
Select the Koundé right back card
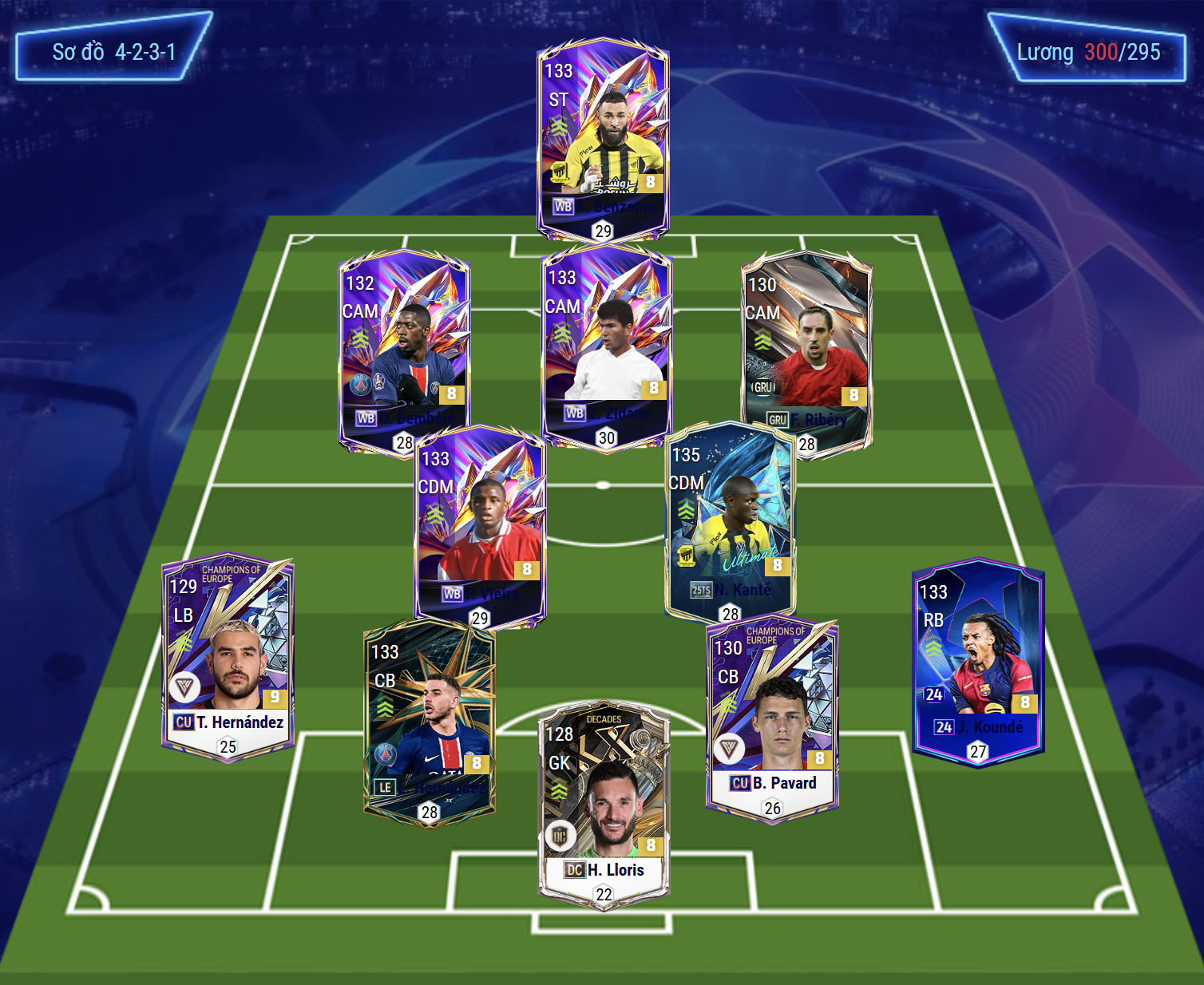click(978, 663)
